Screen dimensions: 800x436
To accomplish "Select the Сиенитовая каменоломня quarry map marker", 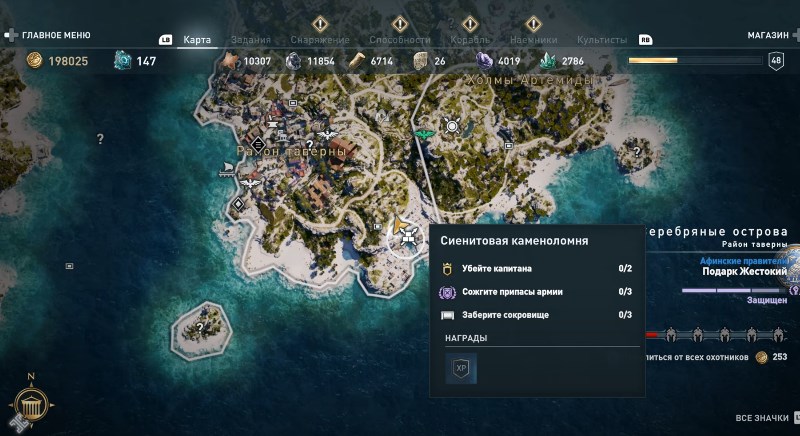I will 407,237.
